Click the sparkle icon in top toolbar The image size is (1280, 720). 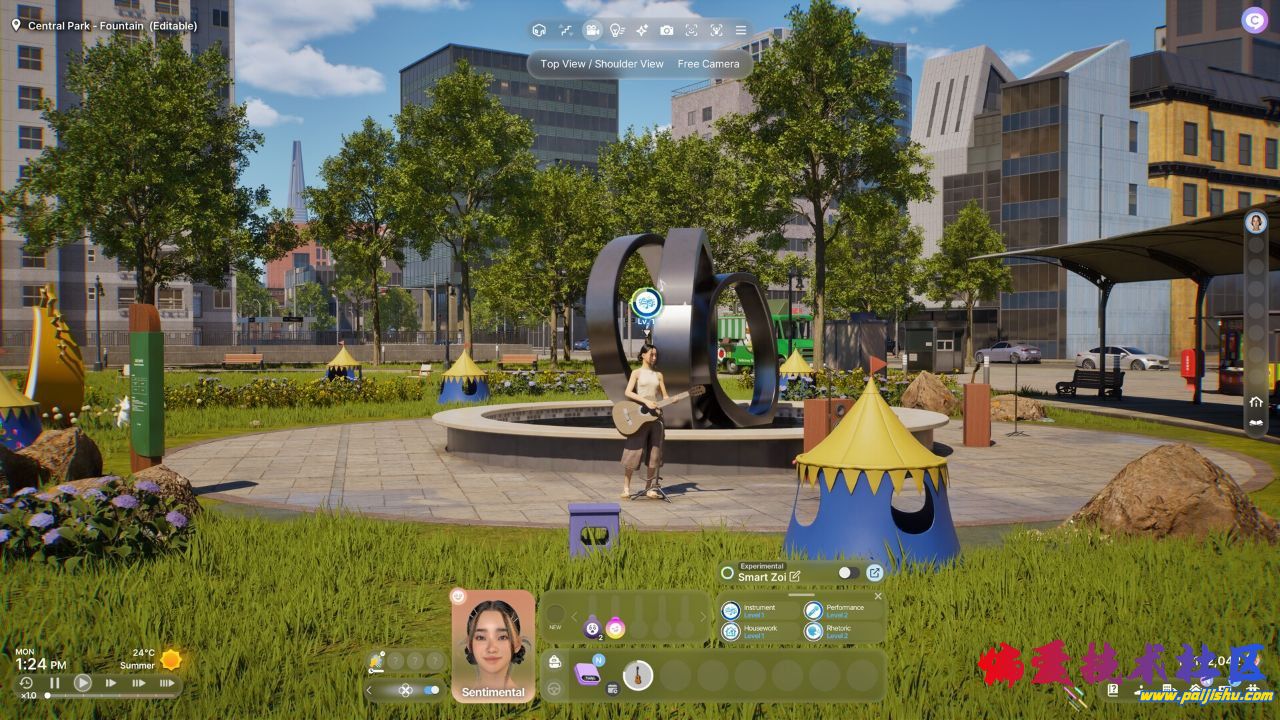[642, 30]
